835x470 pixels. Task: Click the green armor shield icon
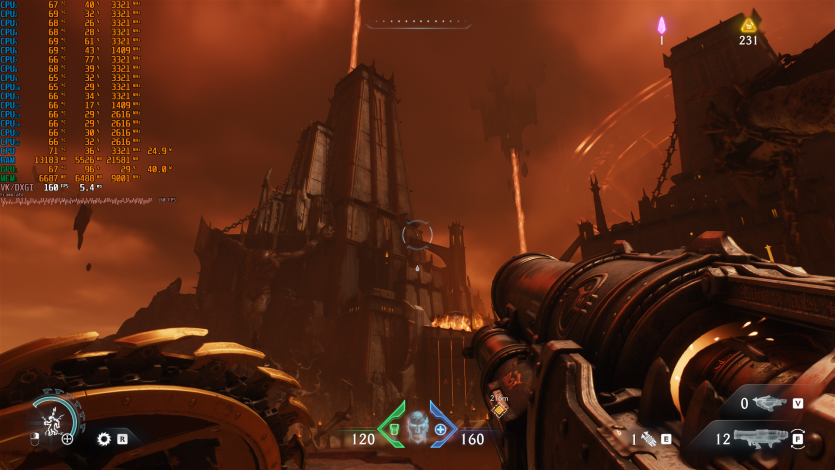(x=393, y=429)
